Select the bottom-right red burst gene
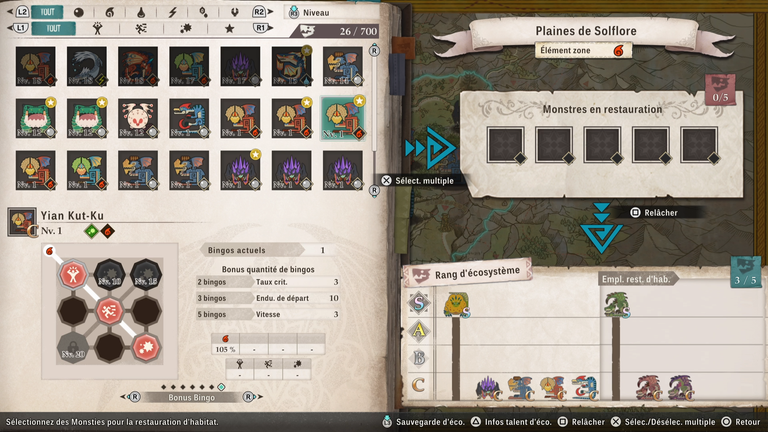Image resolution: width=768 pixels, height=432 pixels. pyautogui.click(x=145, y=349)
